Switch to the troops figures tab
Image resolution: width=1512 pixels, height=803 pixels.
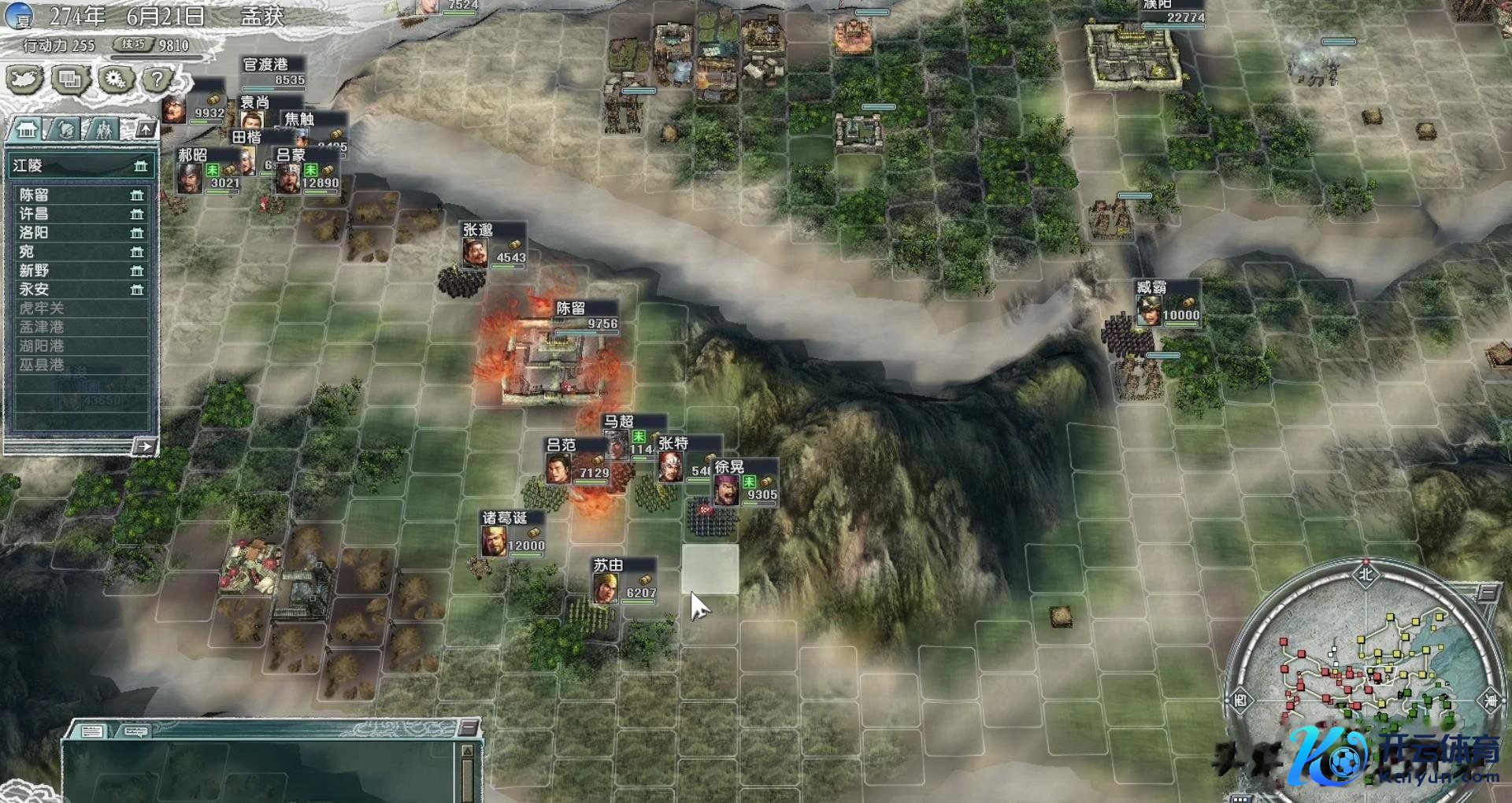coord(103,129)
